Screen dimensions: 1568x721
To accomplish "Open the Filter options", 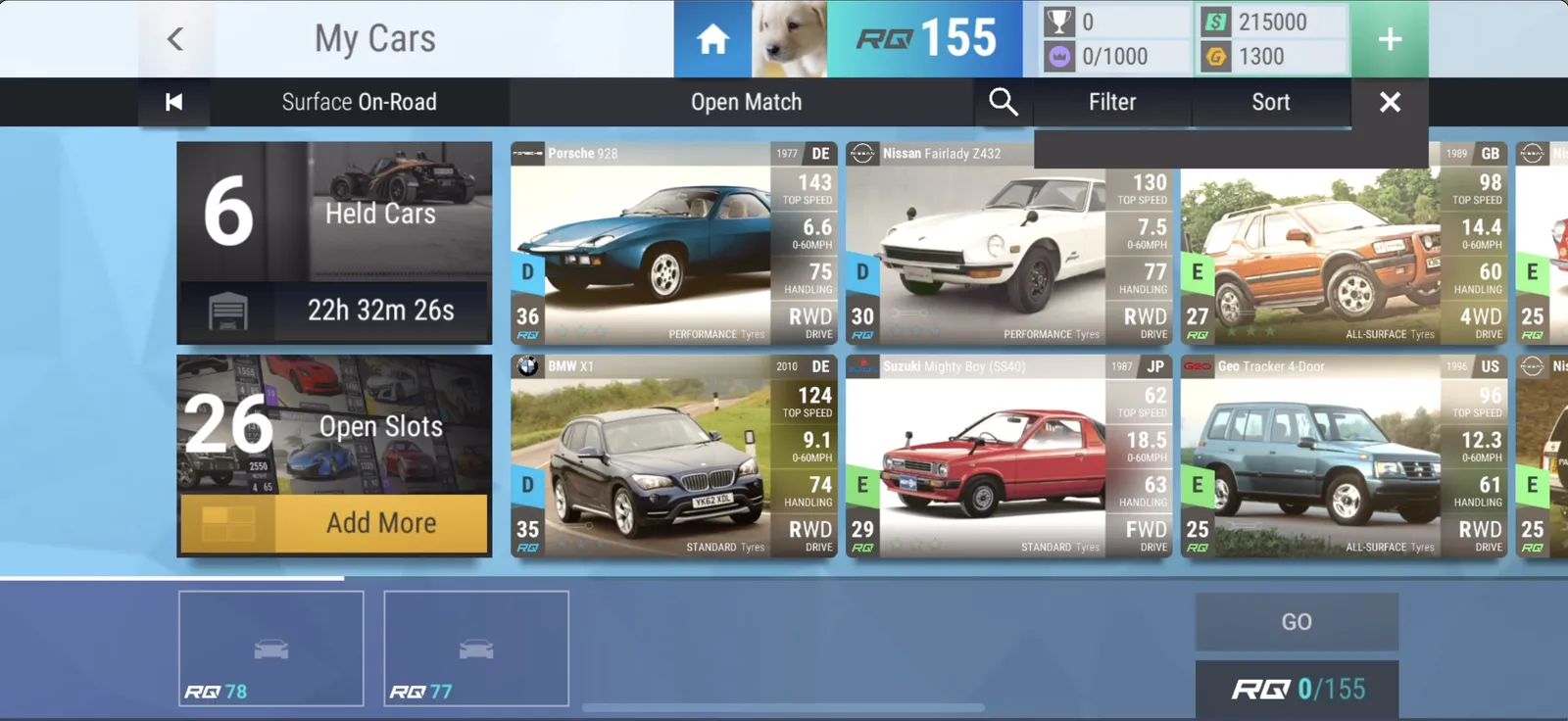I will [x=1112, y=102].
